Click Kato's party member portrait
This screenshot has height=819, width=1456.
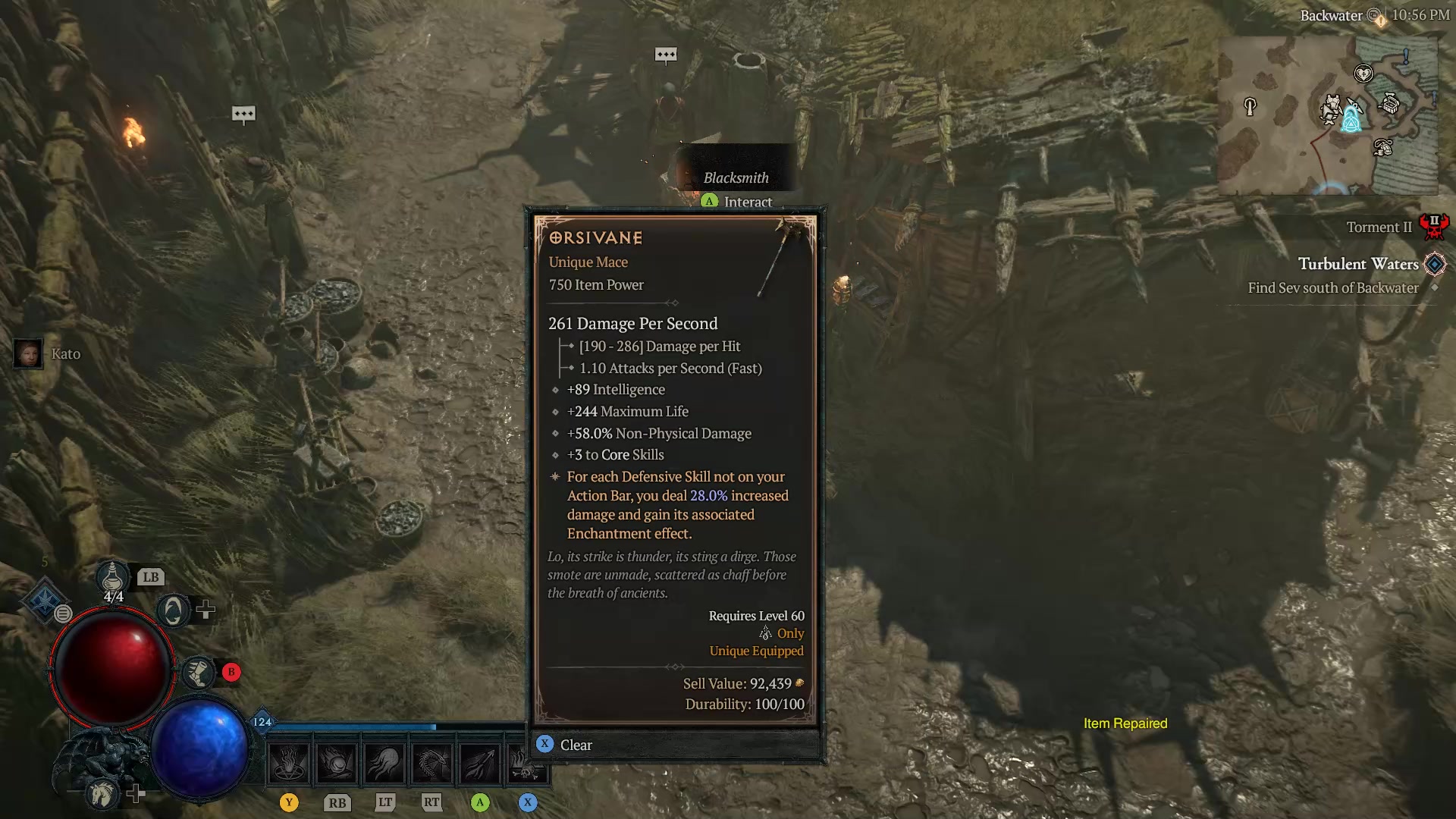(28, 353)
